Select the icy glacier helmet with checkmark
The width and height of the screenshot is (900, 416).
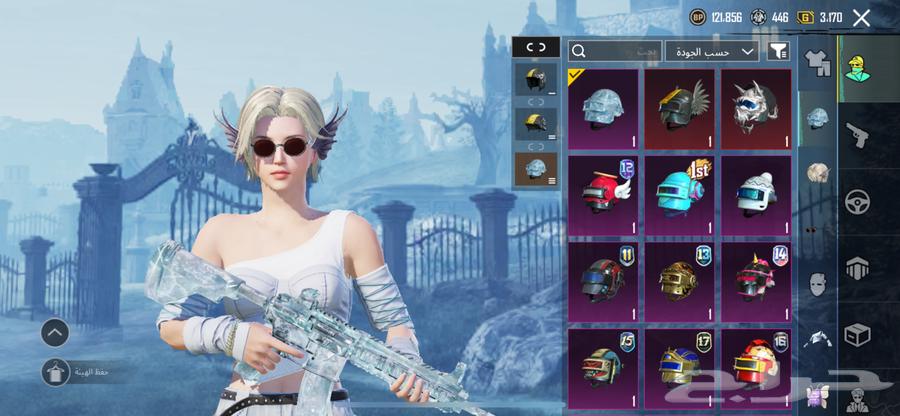[603, 109]
